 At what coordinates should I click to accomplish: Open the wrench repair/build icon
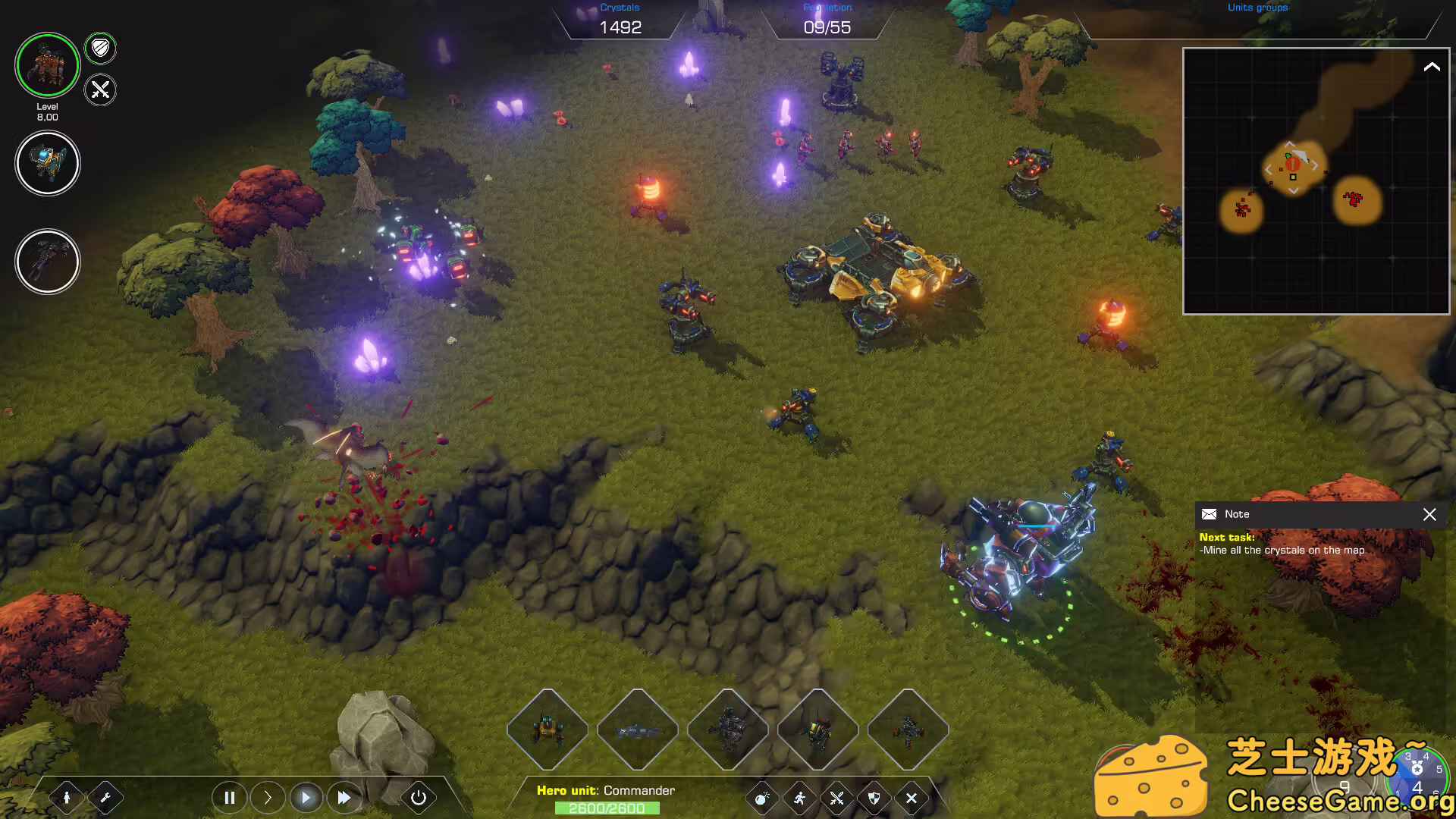pos(106,798)
